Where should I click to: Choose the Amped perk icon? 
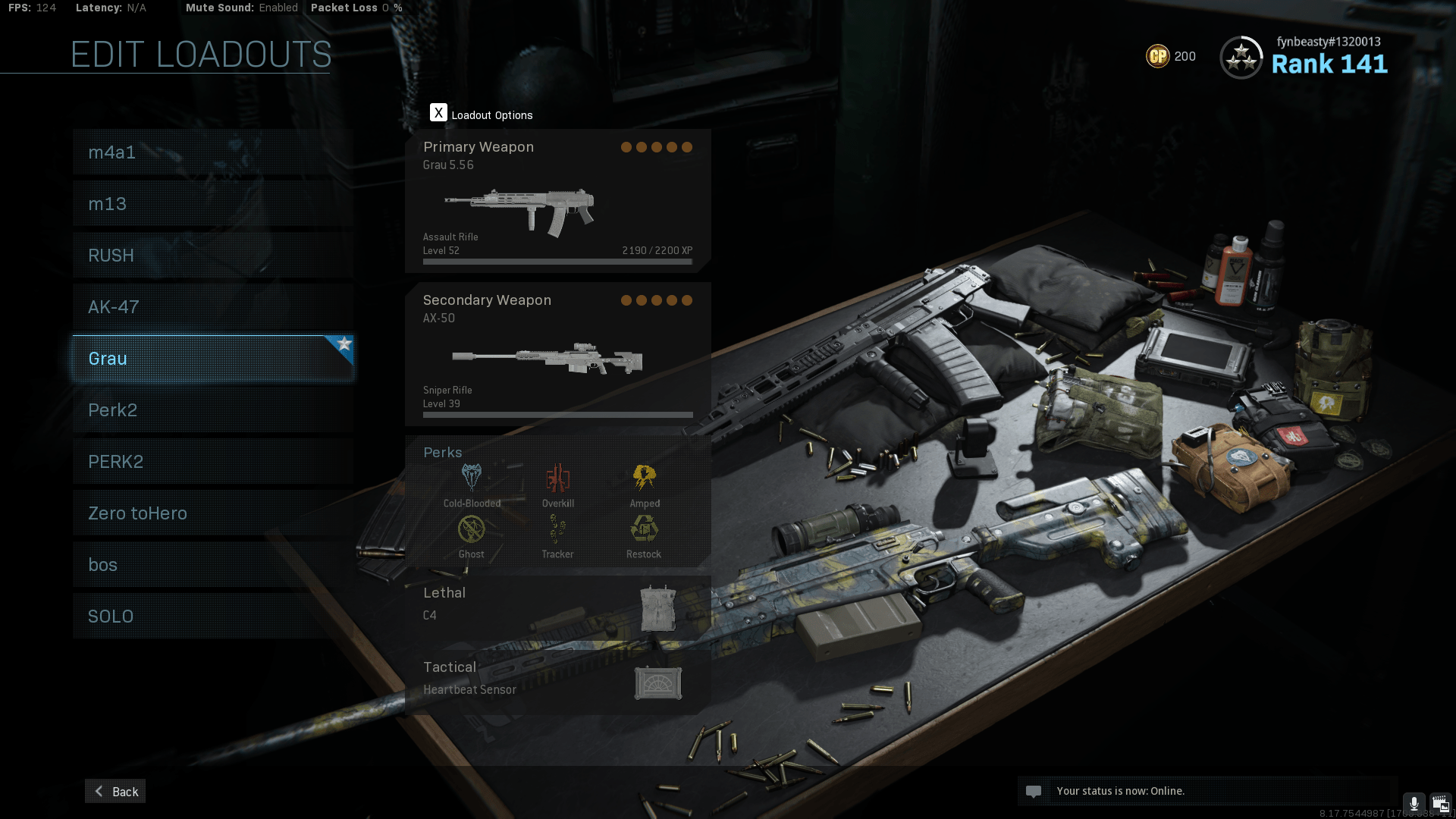(644, 478)
